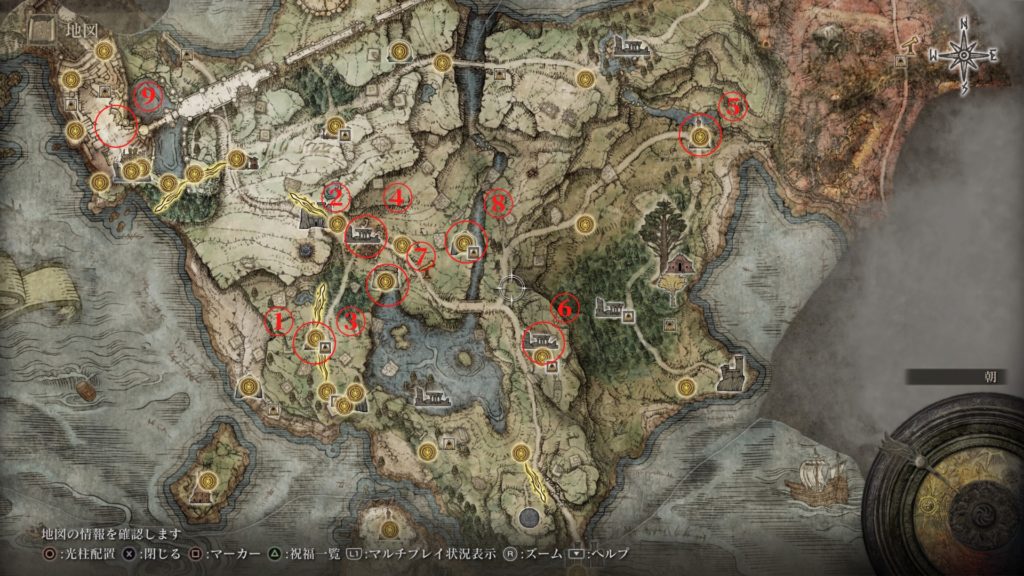Click the red number 9 guide marker
The height and width of the screenshot is (576, 1024).
[150, 94]
